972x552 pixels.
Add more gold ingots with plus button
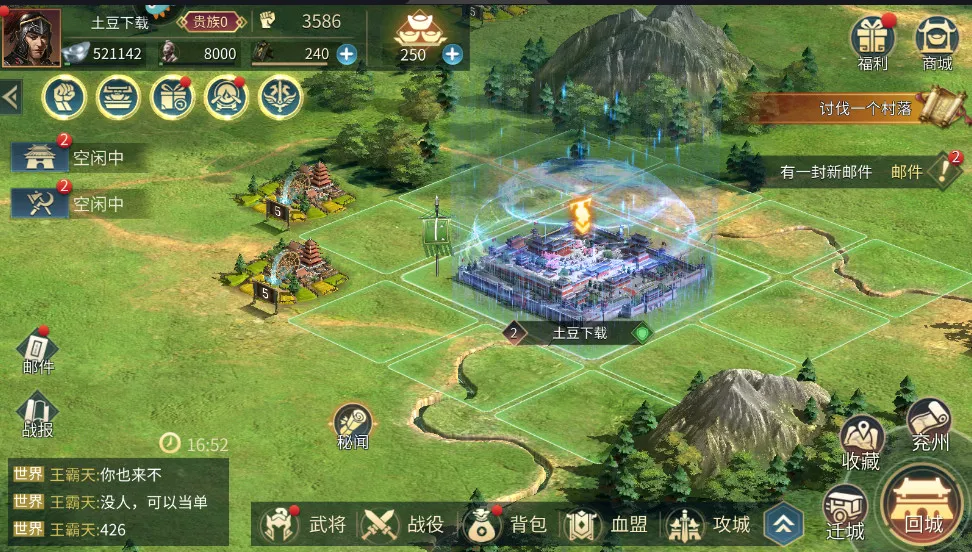click(453, 55)
